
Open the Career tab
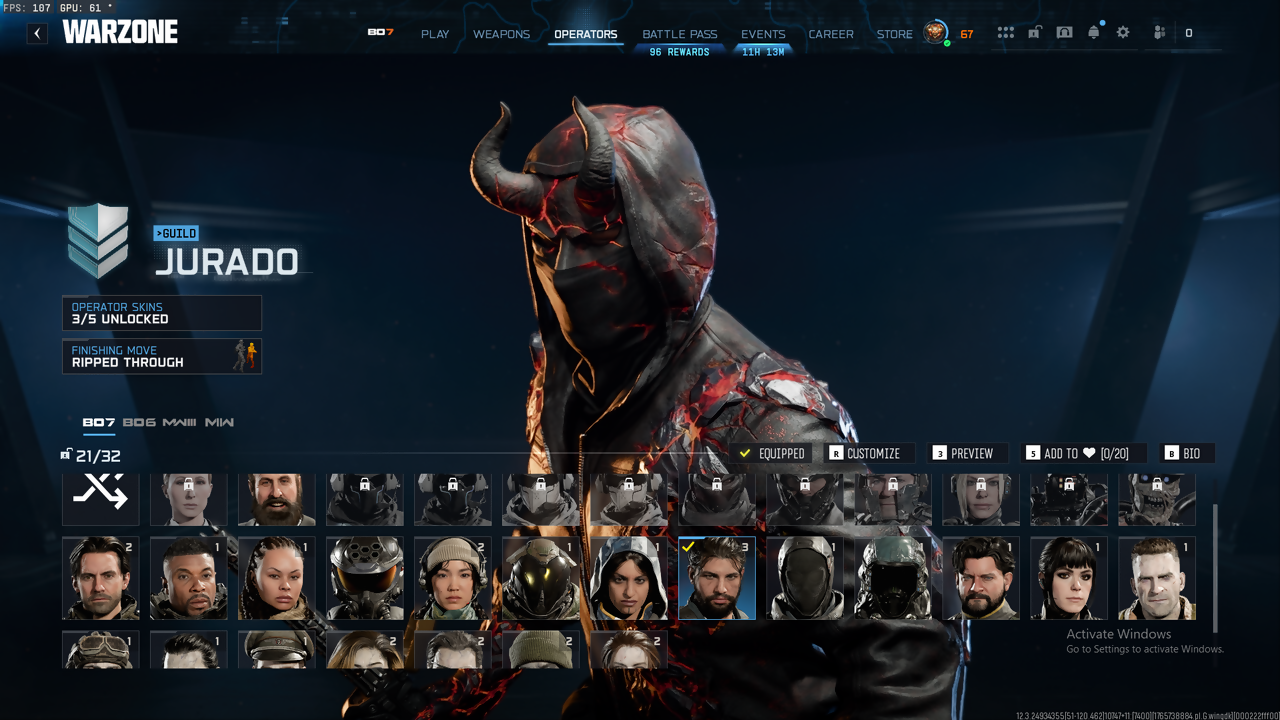pos(831,34)
